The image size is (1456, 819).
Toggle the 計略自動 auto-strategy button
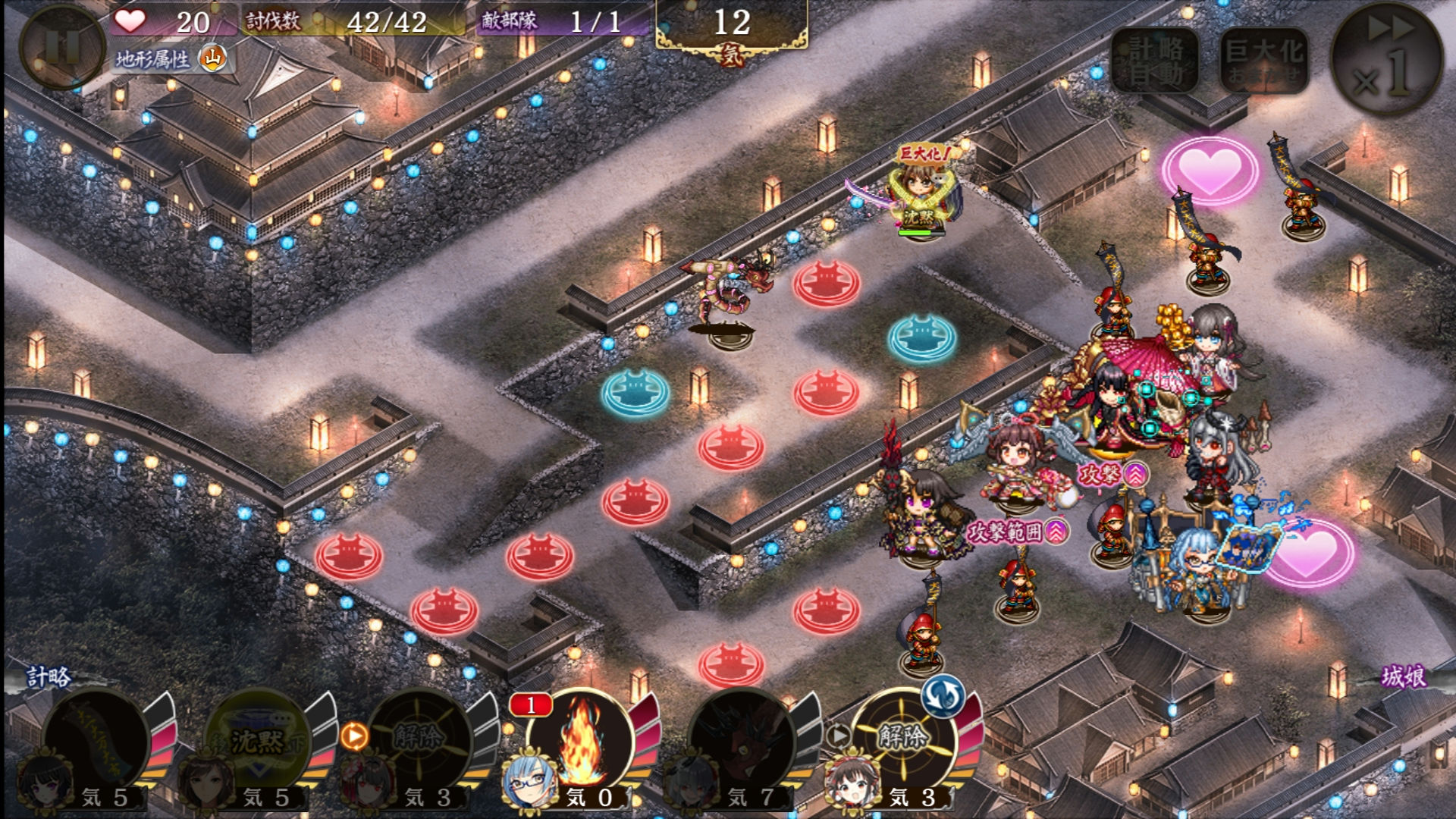tap(1155, 61)
